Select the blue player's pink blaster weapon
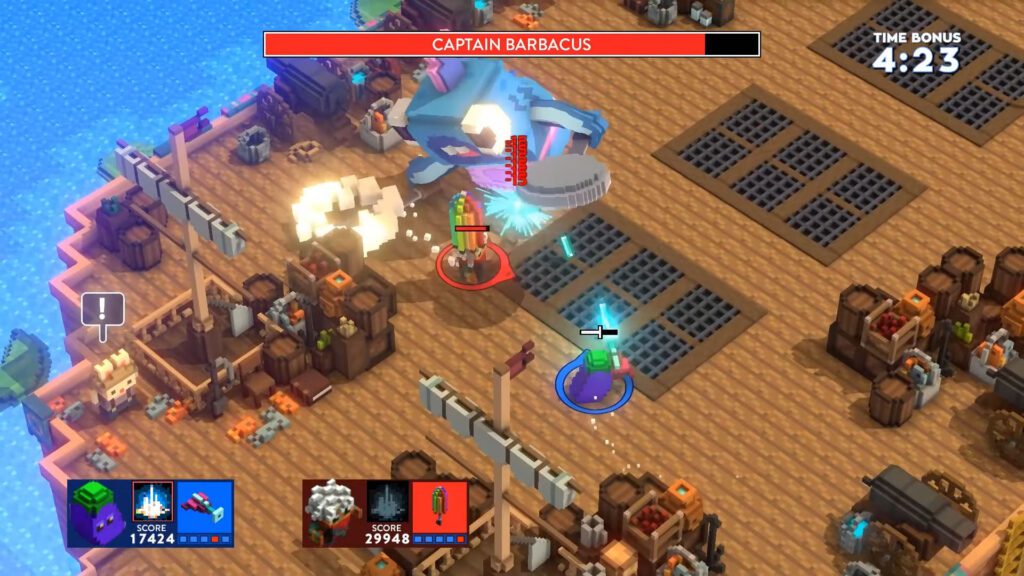 [x=205, y=503]
